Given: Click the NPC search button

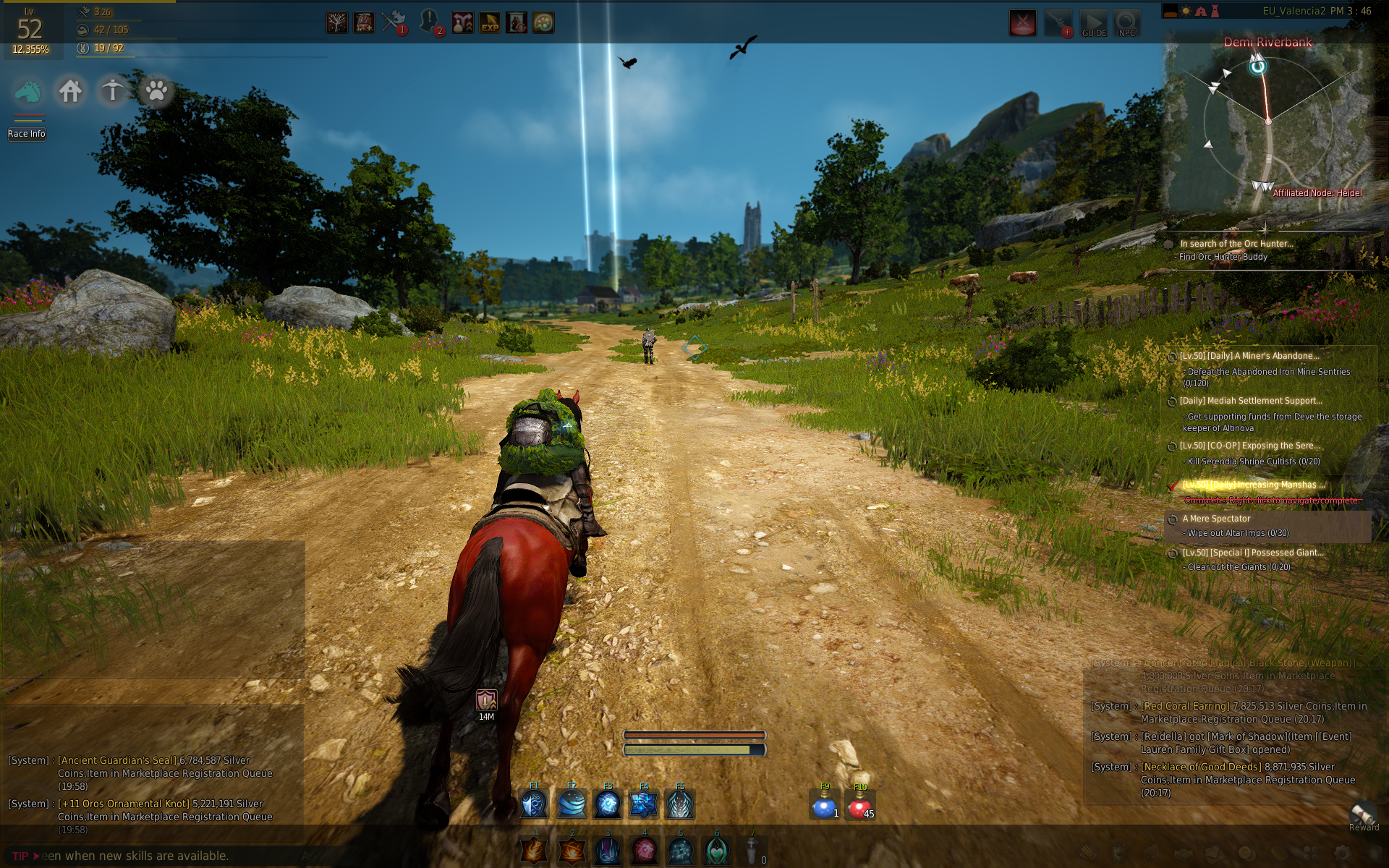Looking at the screenshot, I should click(1126, 23).
